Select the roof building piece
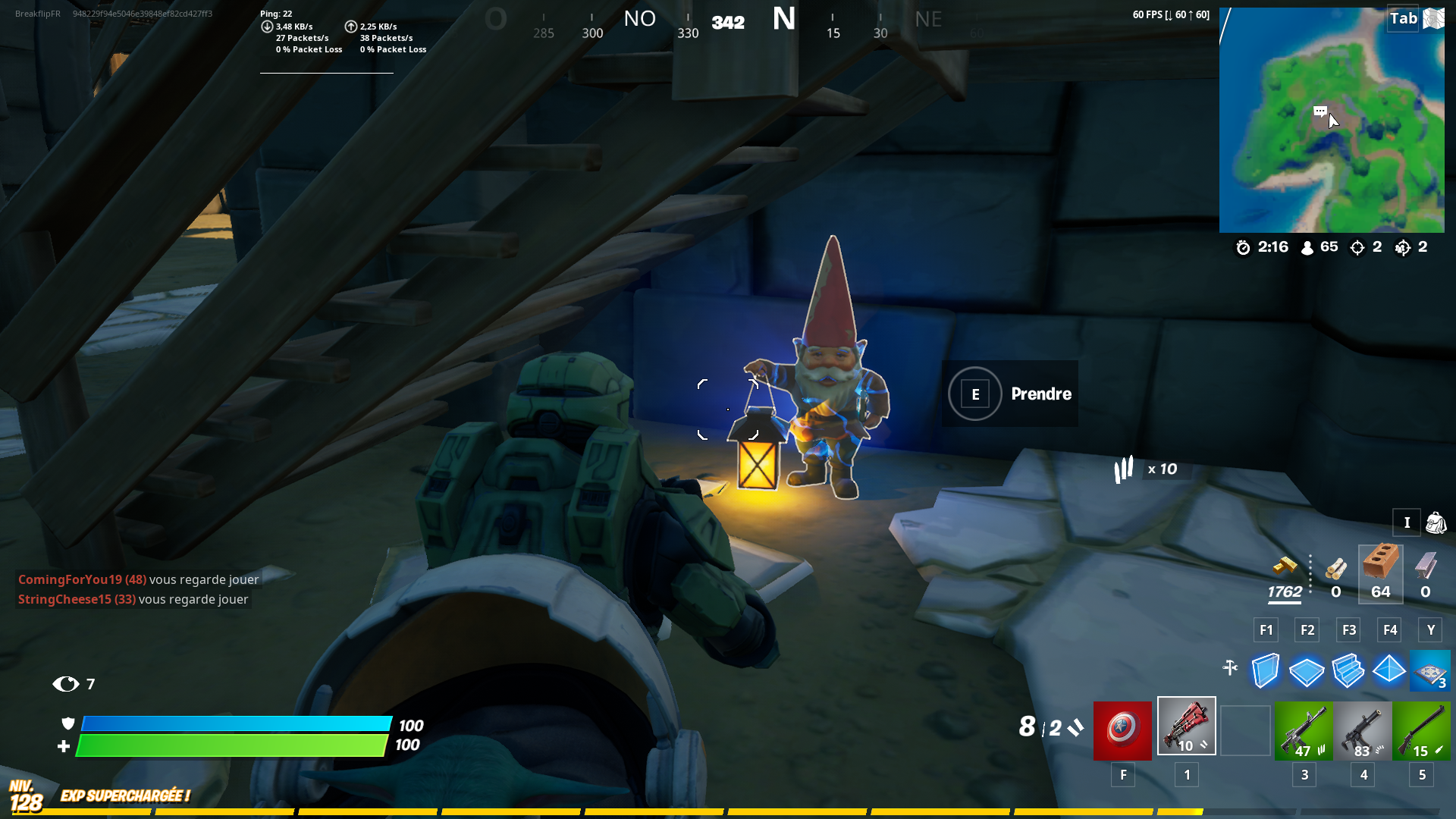The height and width of the screenshot is (819, 1456). click(x=1390, y=670)
